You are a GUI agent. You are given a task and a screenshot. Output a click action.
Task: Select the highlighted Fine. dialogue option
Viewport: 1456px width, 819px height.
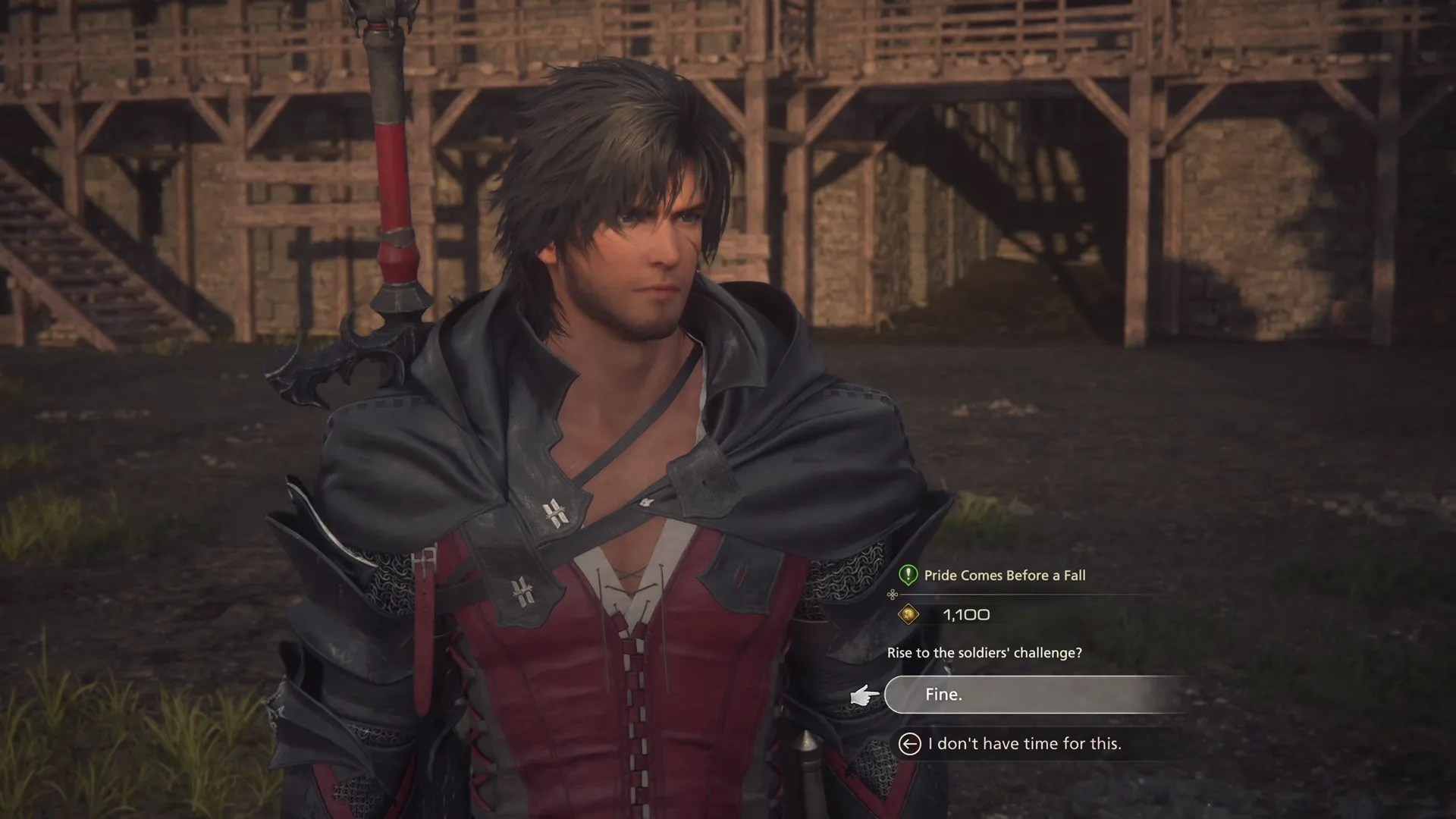click(x=1031, y=694)
